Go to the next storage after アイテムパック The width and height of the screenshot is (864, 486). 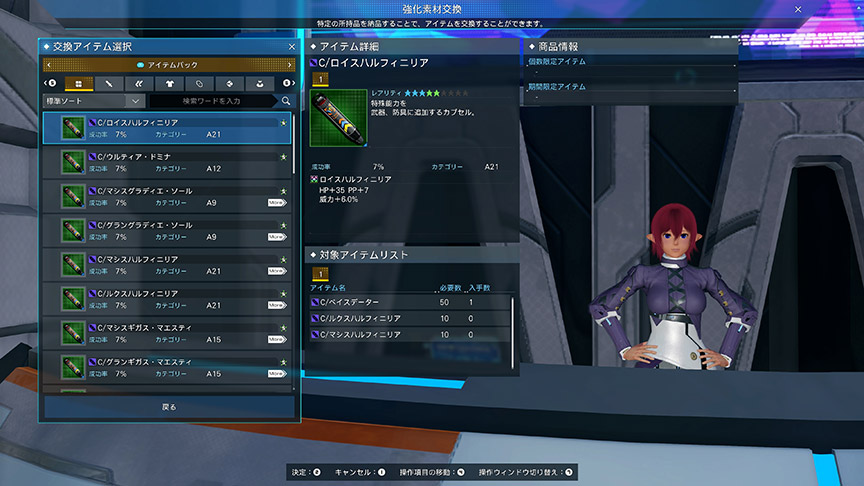click(x=291, y=65)
